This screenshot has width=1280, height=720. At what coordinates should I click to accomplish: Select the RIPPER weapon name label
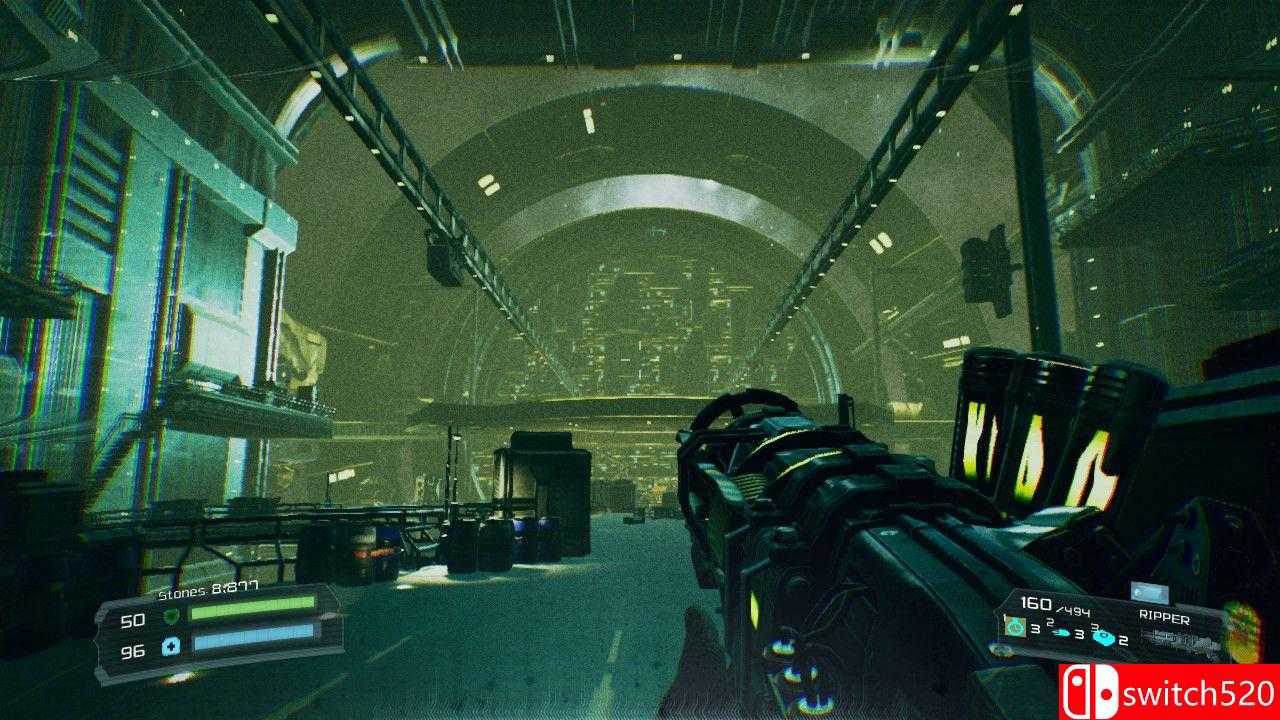point(1164,617)
